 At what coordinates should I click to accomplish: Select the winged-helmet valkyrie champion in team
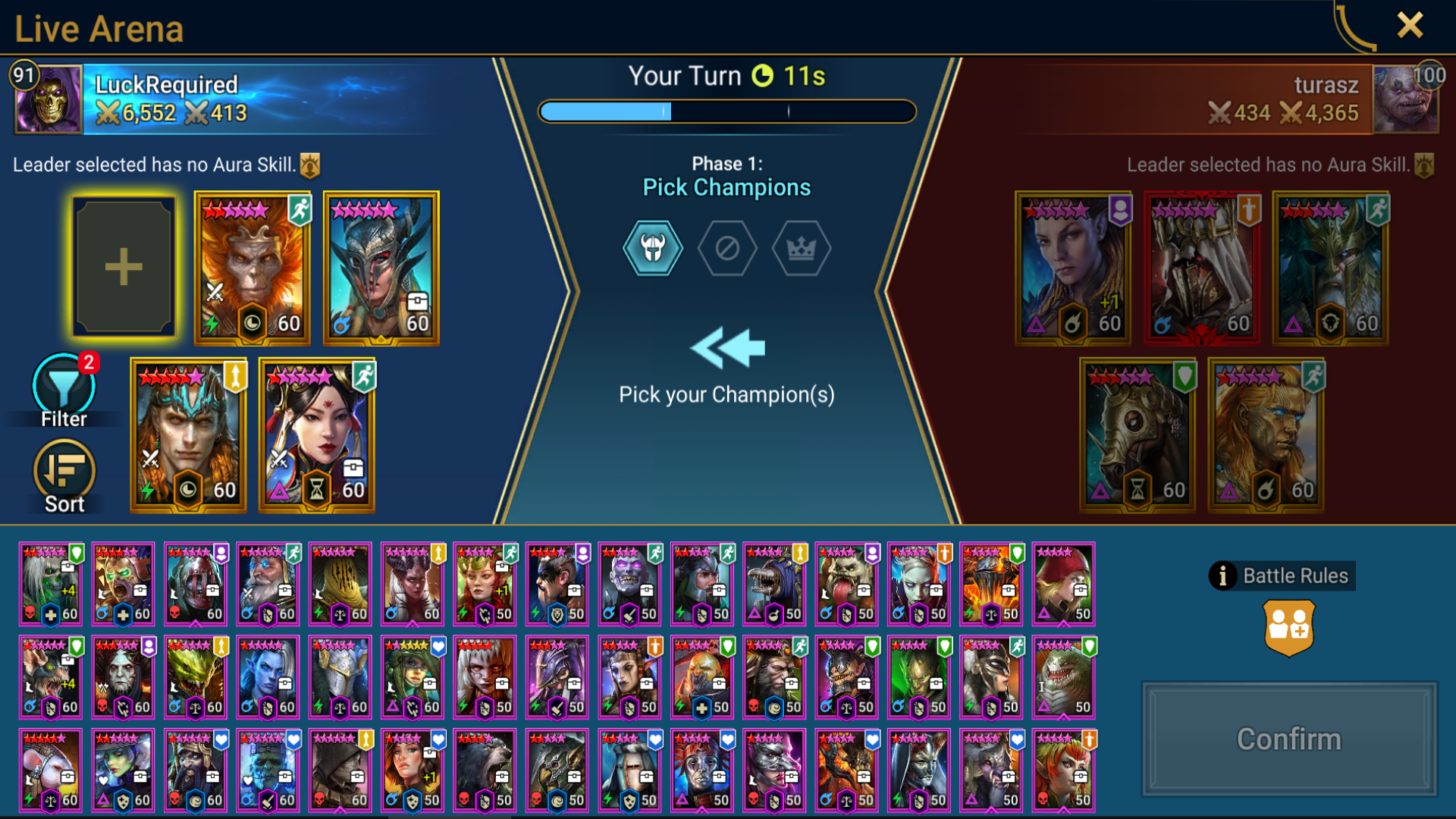coord(381,267)
